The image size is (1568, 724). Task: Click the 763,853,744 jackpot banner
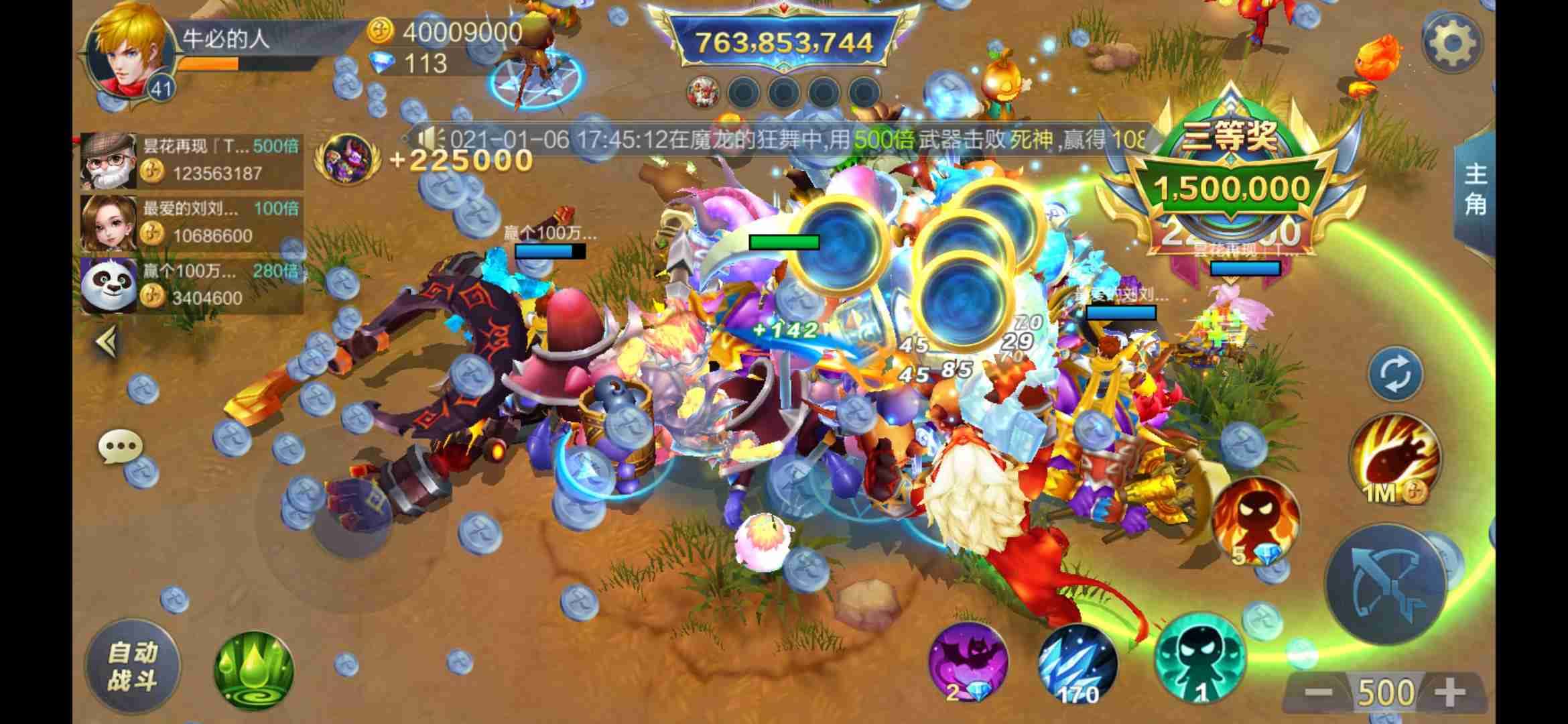pos(784,43)
